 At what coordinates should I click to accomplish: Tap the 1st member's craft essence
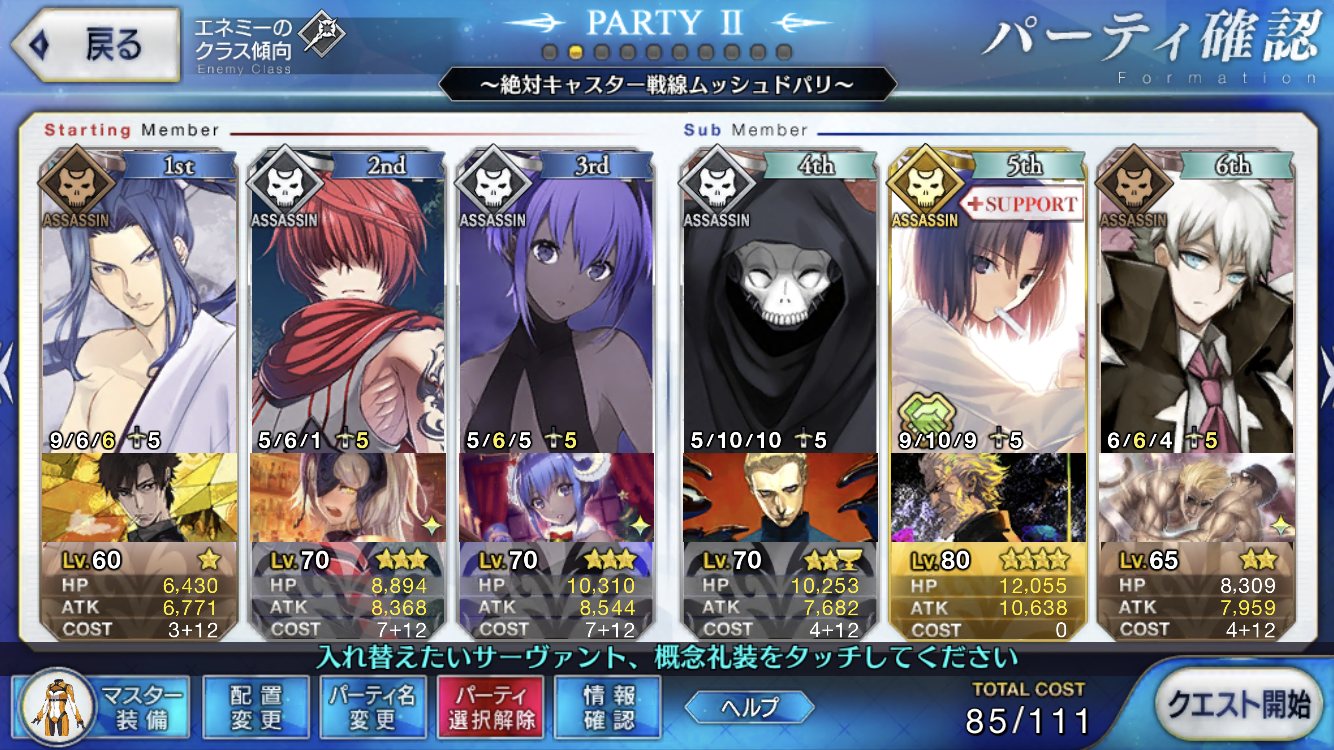click(x=139, y=497)
